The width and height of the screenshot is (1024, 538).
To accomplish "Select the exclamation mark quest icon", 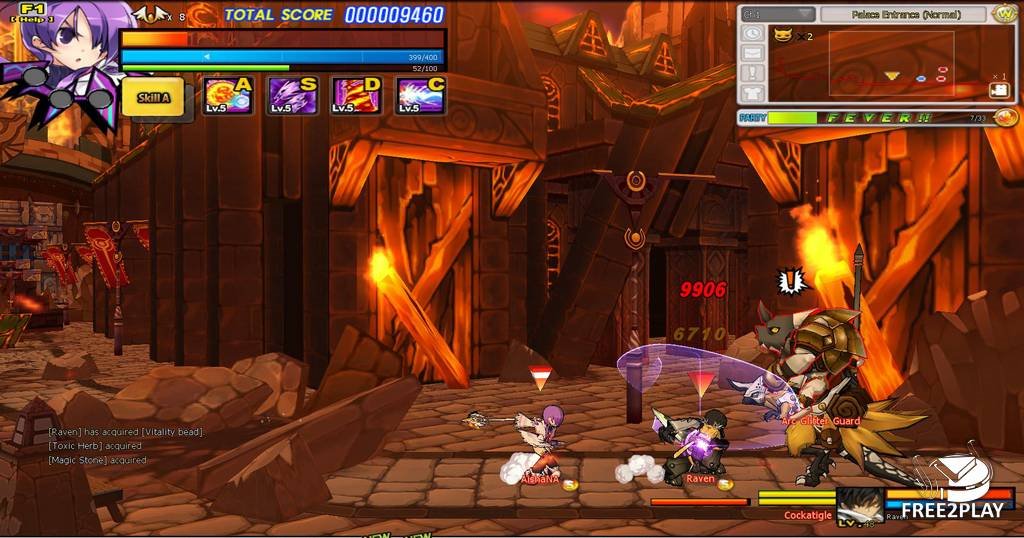I will pyautogui.click(x=753, y=73).
